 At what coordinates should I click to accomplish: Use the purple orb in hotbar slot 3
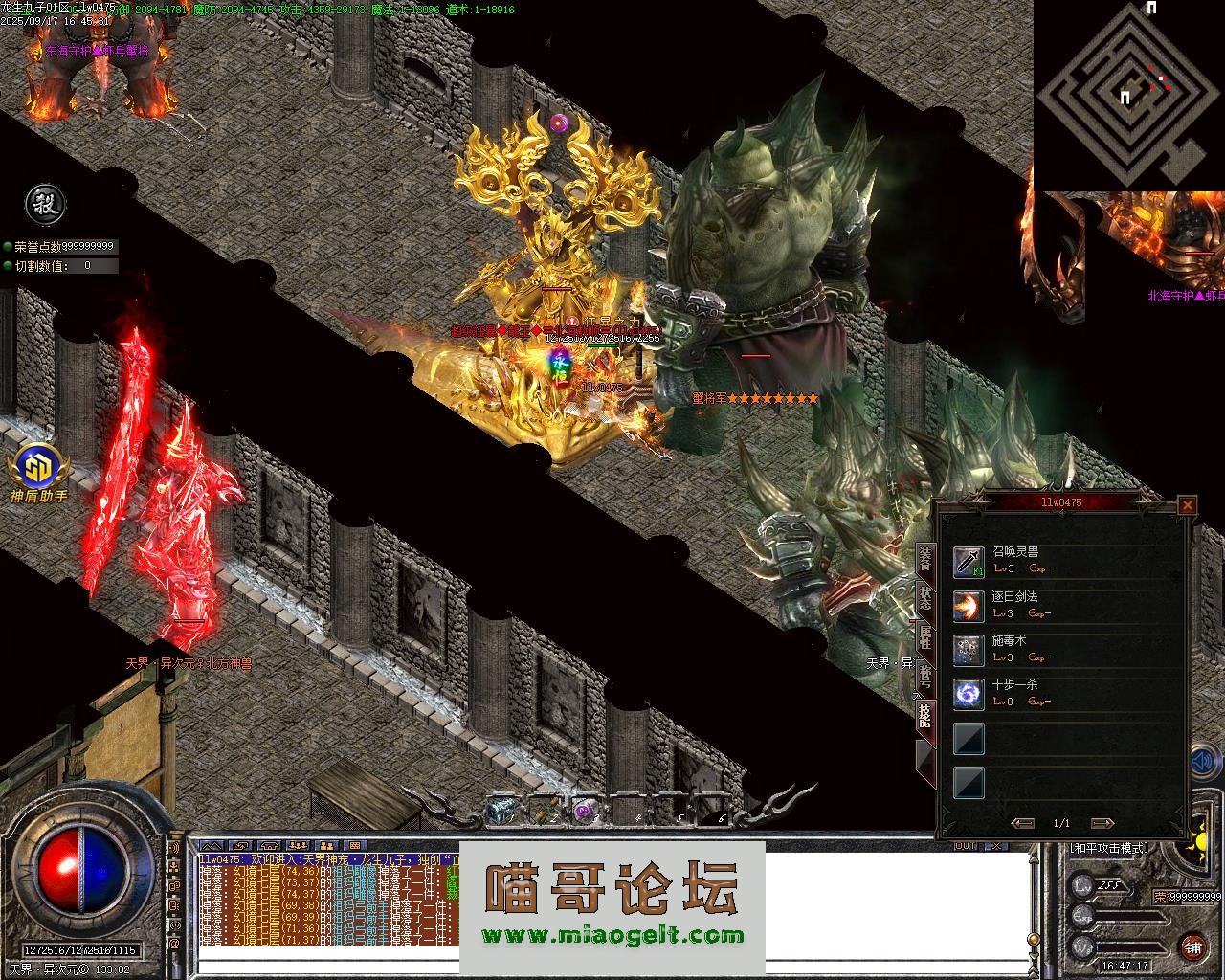tap(583, 812)
